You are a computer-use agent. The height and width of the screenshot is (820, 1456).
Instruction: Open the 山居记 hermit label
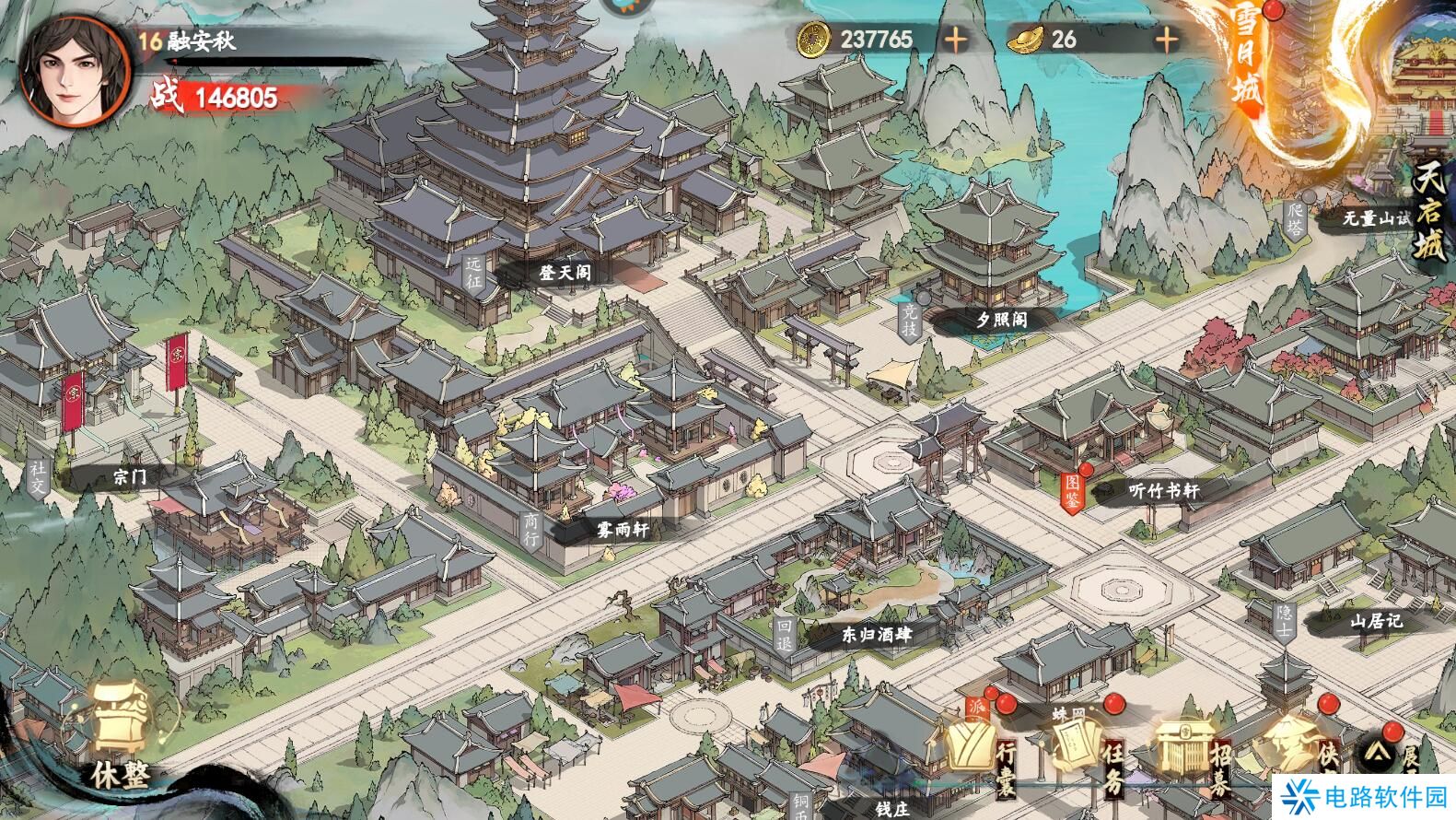[x=1375, y=622]
